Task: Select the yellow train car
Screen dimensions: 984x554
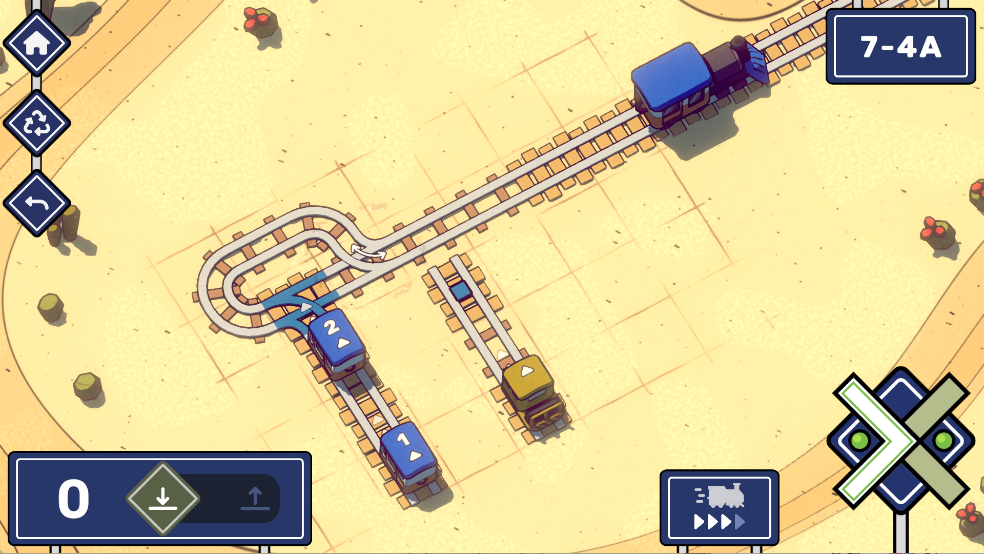Action: tap(528, 384)
